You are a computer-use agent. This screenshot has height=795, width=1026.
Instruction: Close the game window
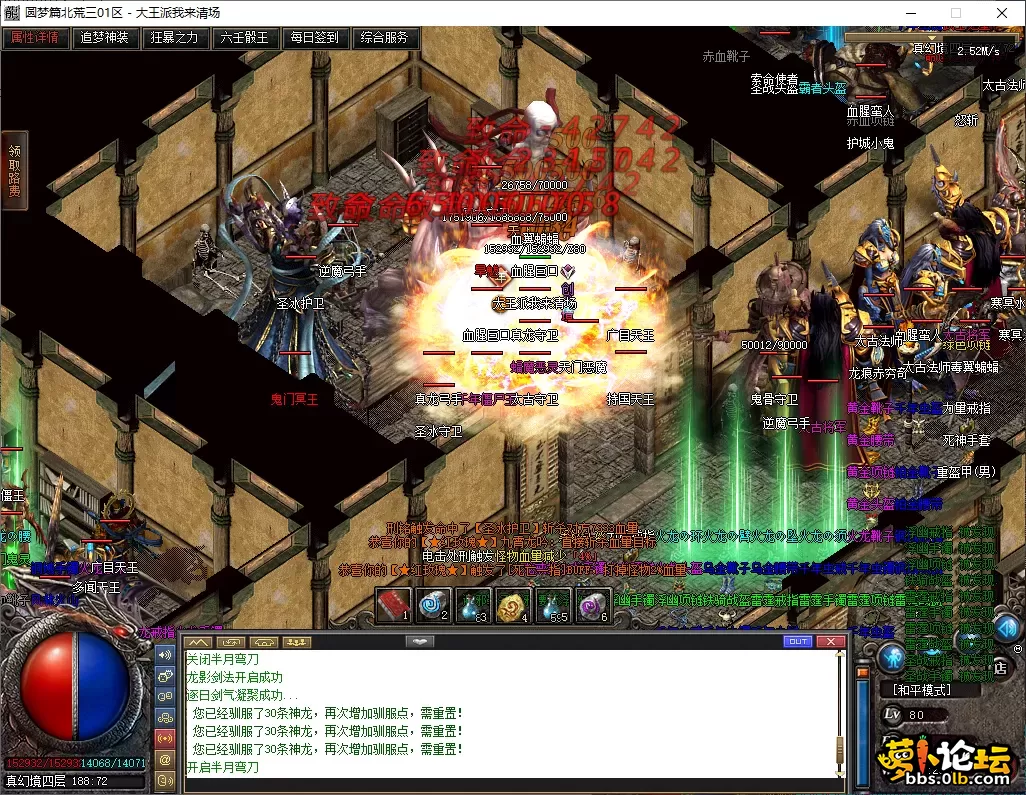1002,13
